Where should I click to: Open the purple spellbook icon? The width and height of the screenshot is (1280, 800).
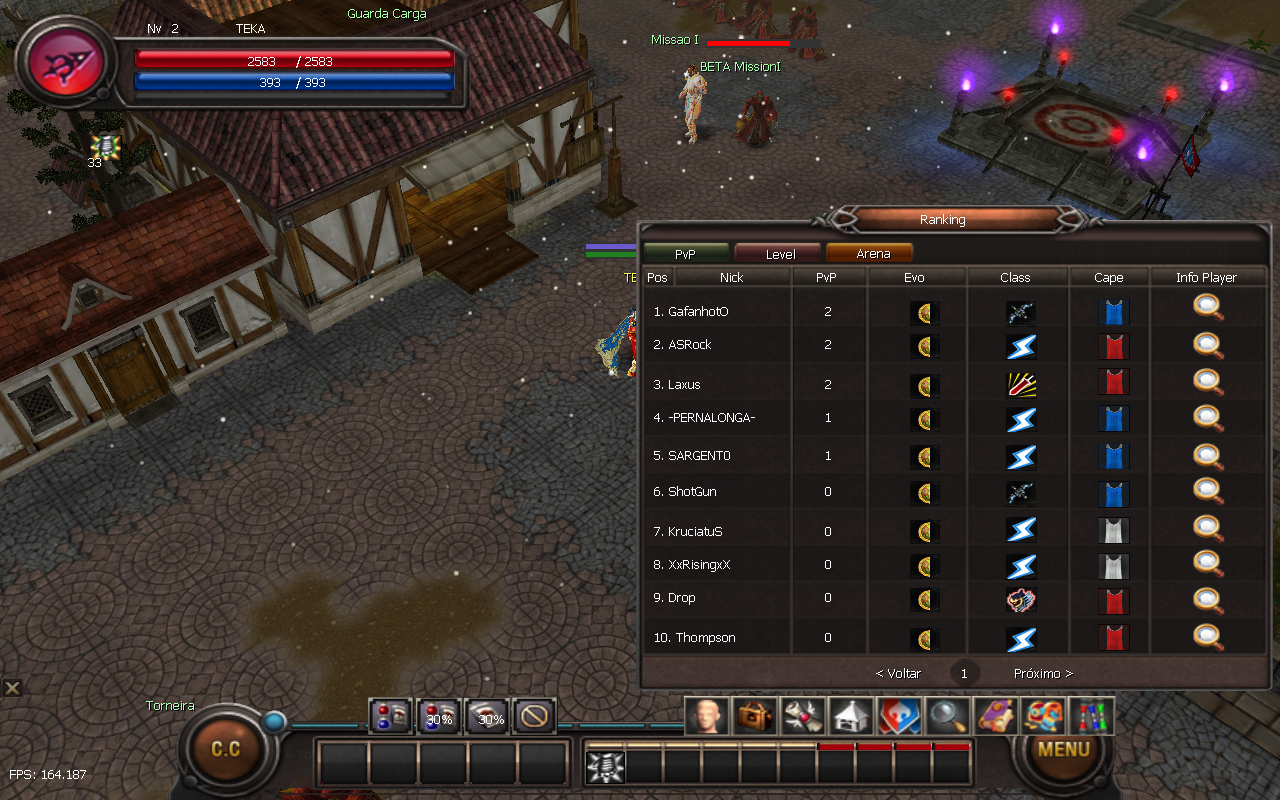tap(995, 716)
